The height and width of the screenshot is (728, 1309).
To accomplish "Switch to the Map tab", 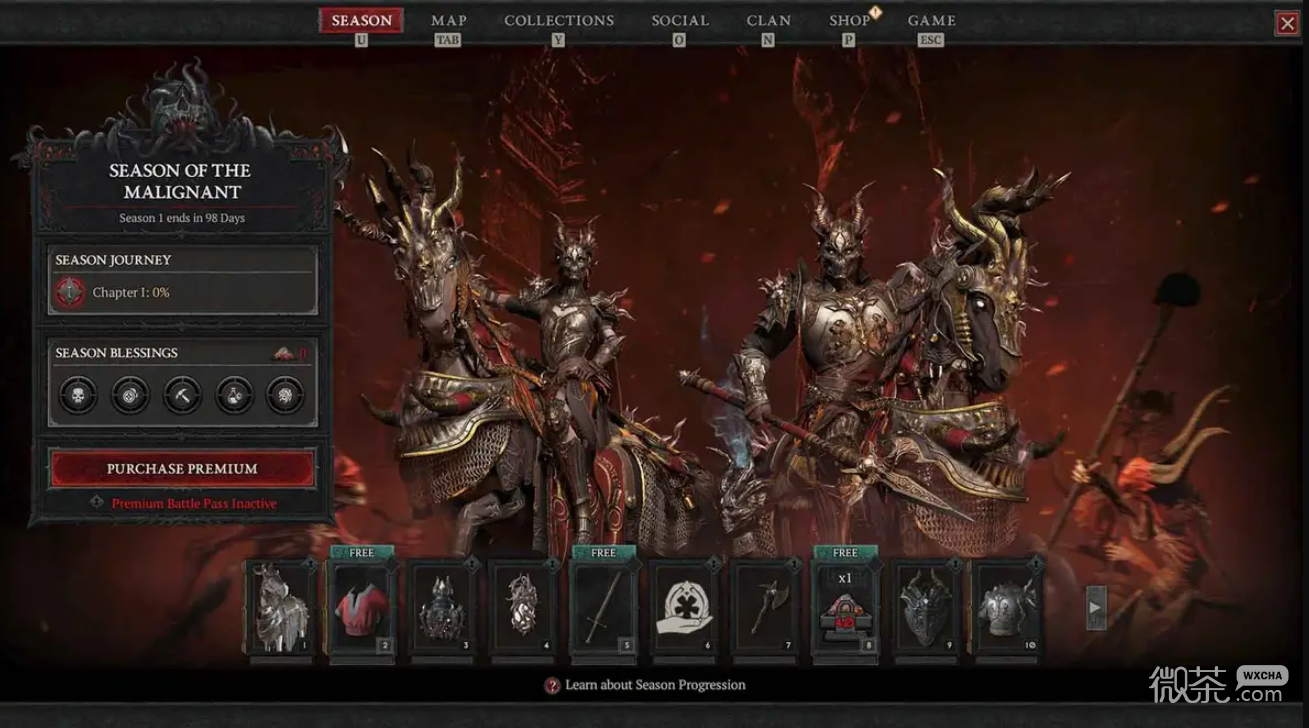I will tap(449, 21).
